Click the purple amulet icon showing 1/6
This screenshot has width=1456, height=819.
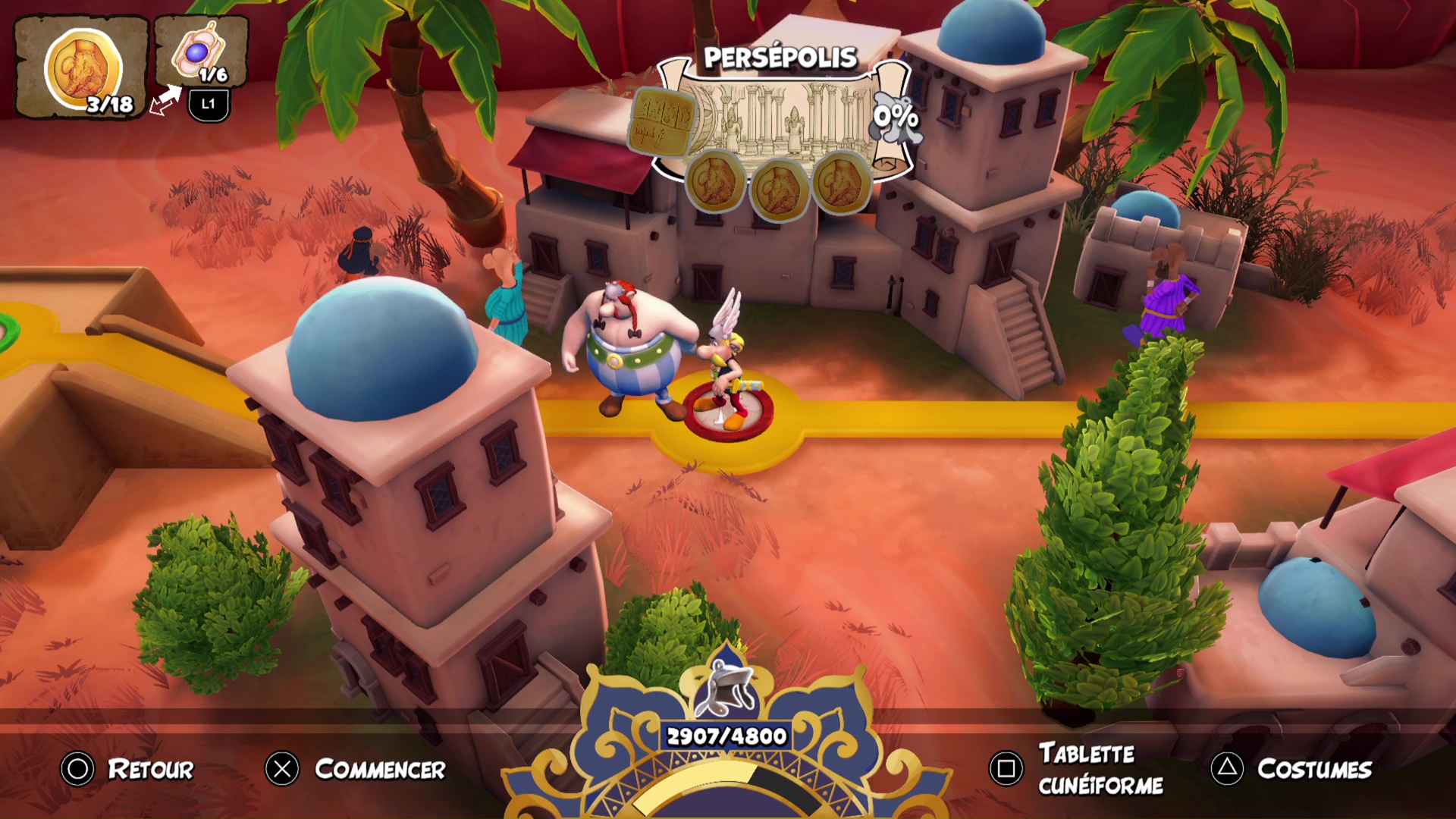[199, 53]
